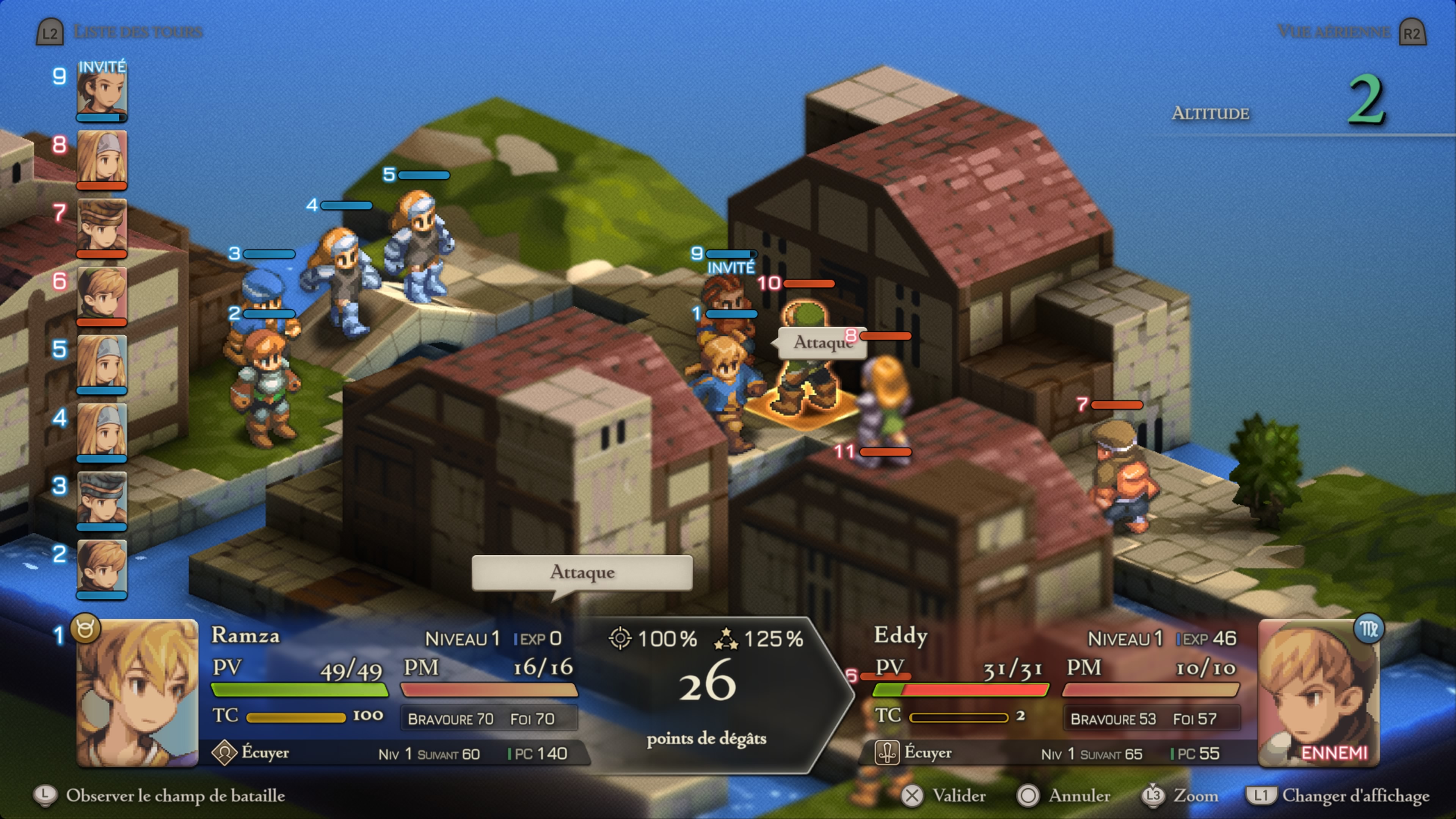
Task: Select the Attaque command box above the damage forecast
Action: pyautogui.click(x=582, y=572)
